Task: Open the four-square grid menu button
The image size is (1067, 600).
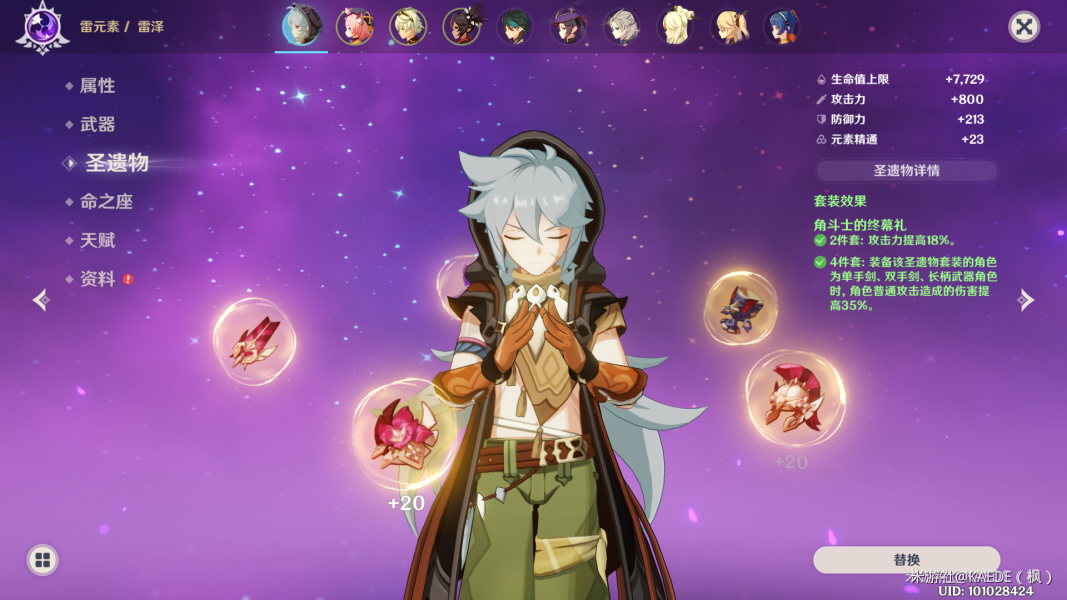Action: coord(42,560)
